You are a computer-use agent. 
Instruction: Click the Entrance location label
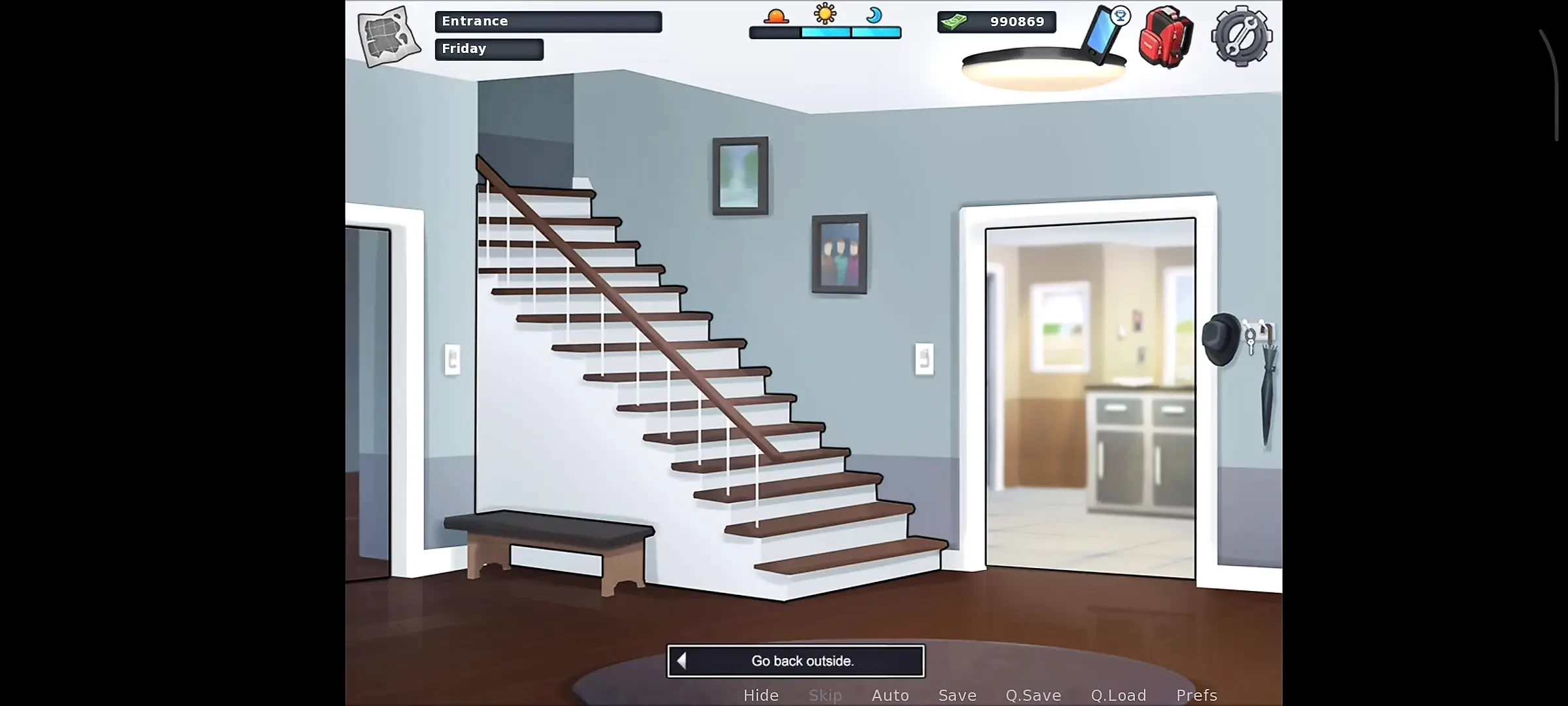[548, 21]
